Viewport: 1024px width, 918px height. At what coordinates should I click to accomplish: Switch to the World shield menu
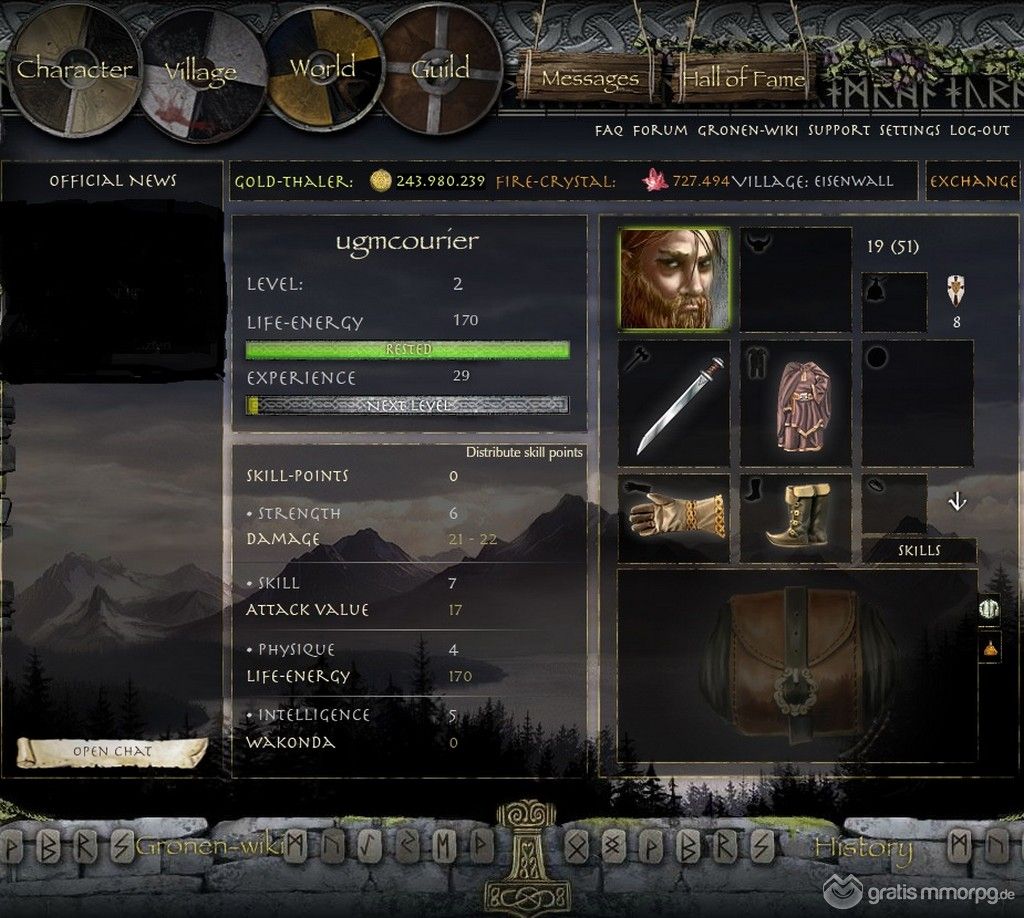pos(322,69)
